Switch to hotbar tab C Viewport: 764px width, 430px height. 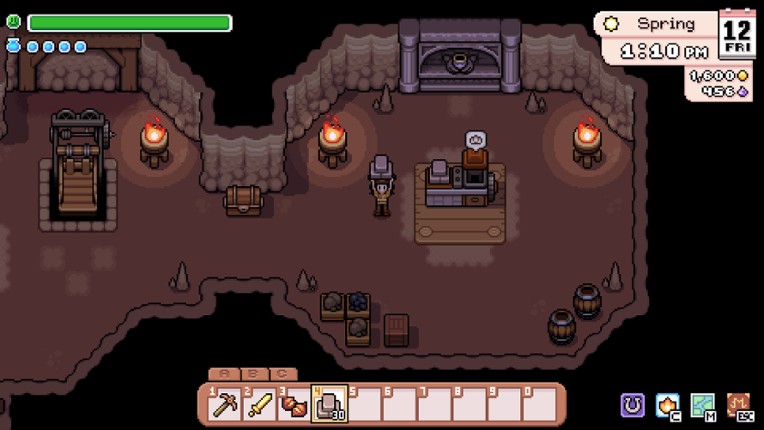pyautogui.click(x=283, y=374)
